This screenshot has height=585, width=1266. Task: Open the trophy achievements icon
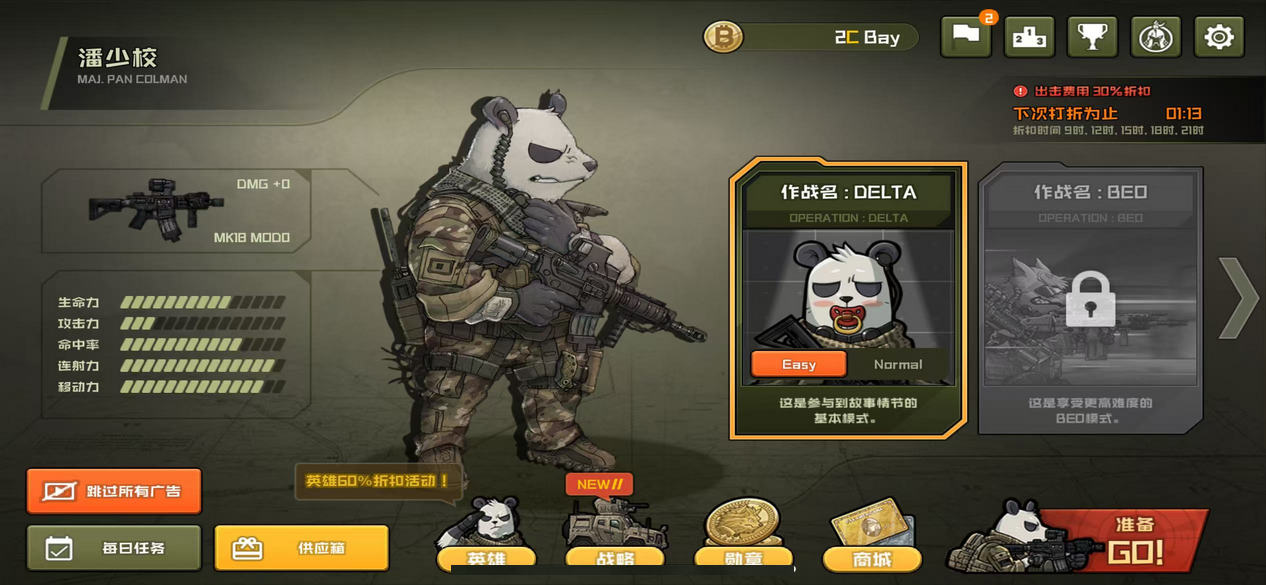coord(1092,38)
